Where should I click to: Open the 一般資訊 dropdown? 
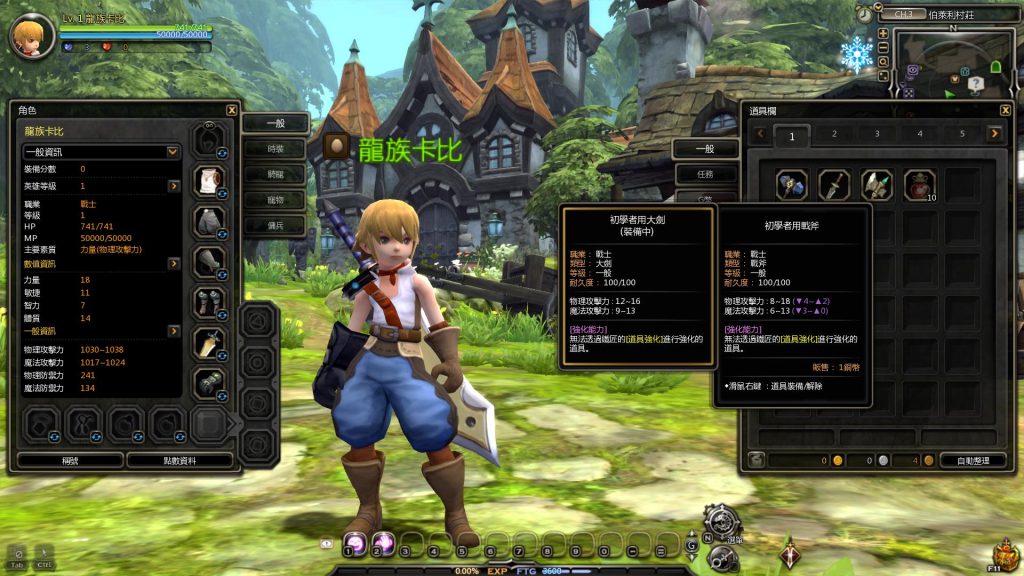[x=101, y=152]
